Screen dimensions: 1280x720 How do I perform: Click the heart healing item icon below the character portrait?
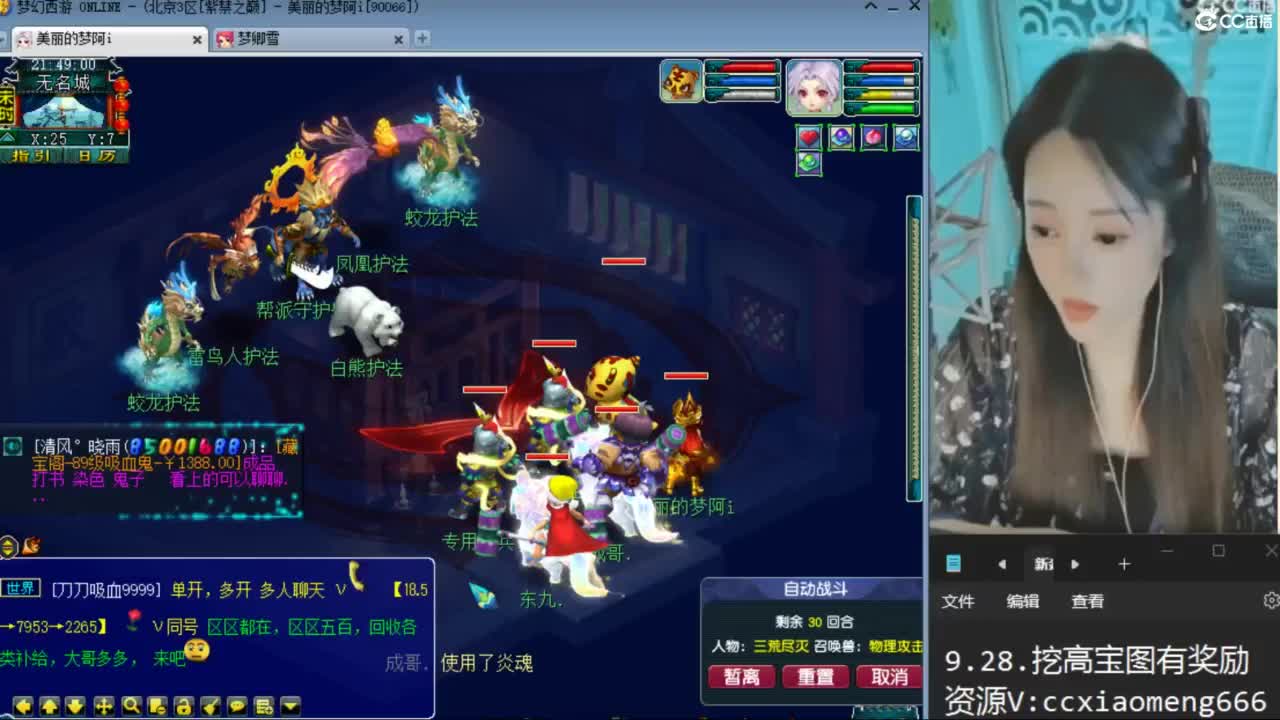(808, 138)
